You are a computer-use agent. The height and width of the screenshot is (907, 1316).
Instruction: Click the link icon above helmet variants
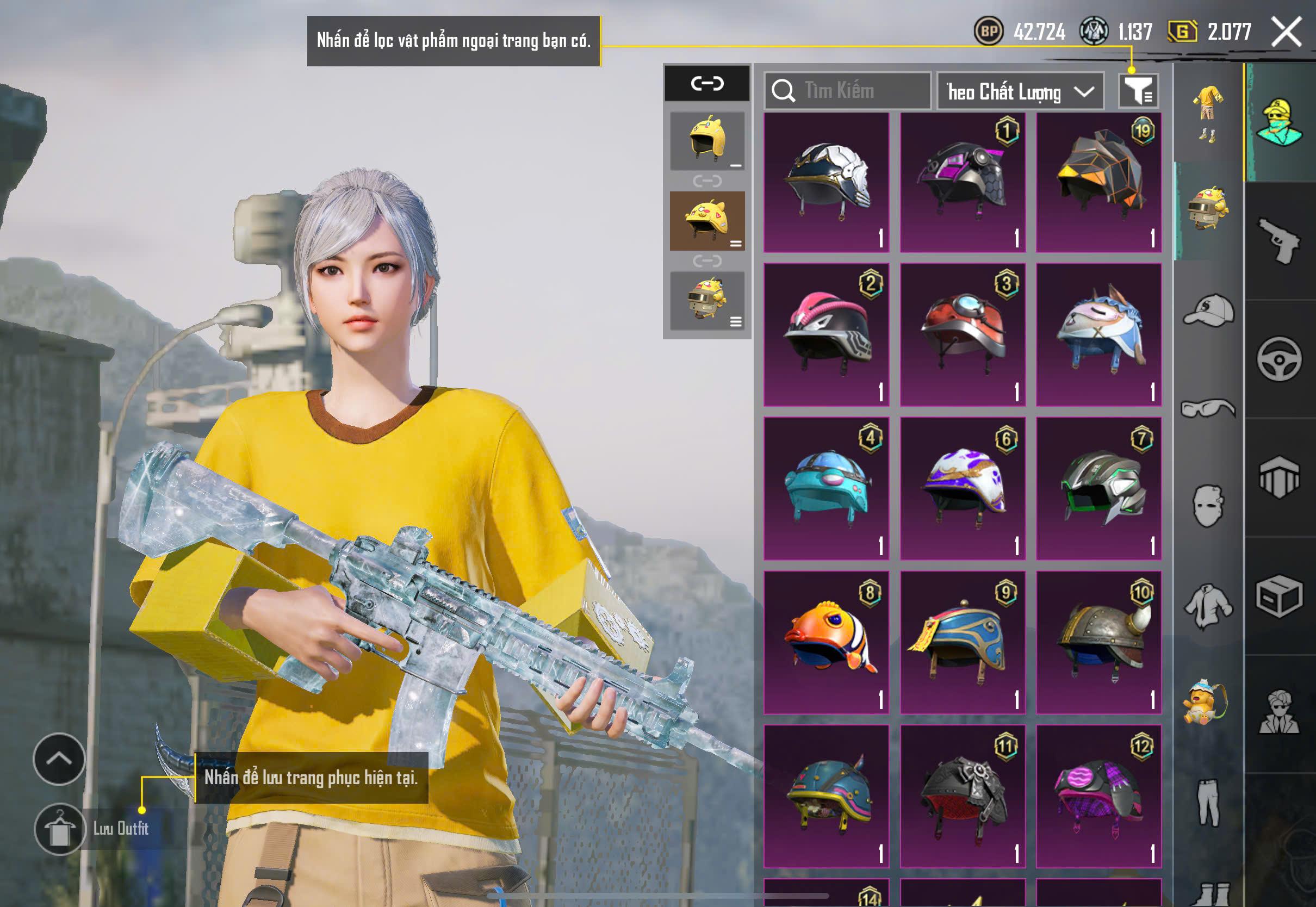coord(707,84)
